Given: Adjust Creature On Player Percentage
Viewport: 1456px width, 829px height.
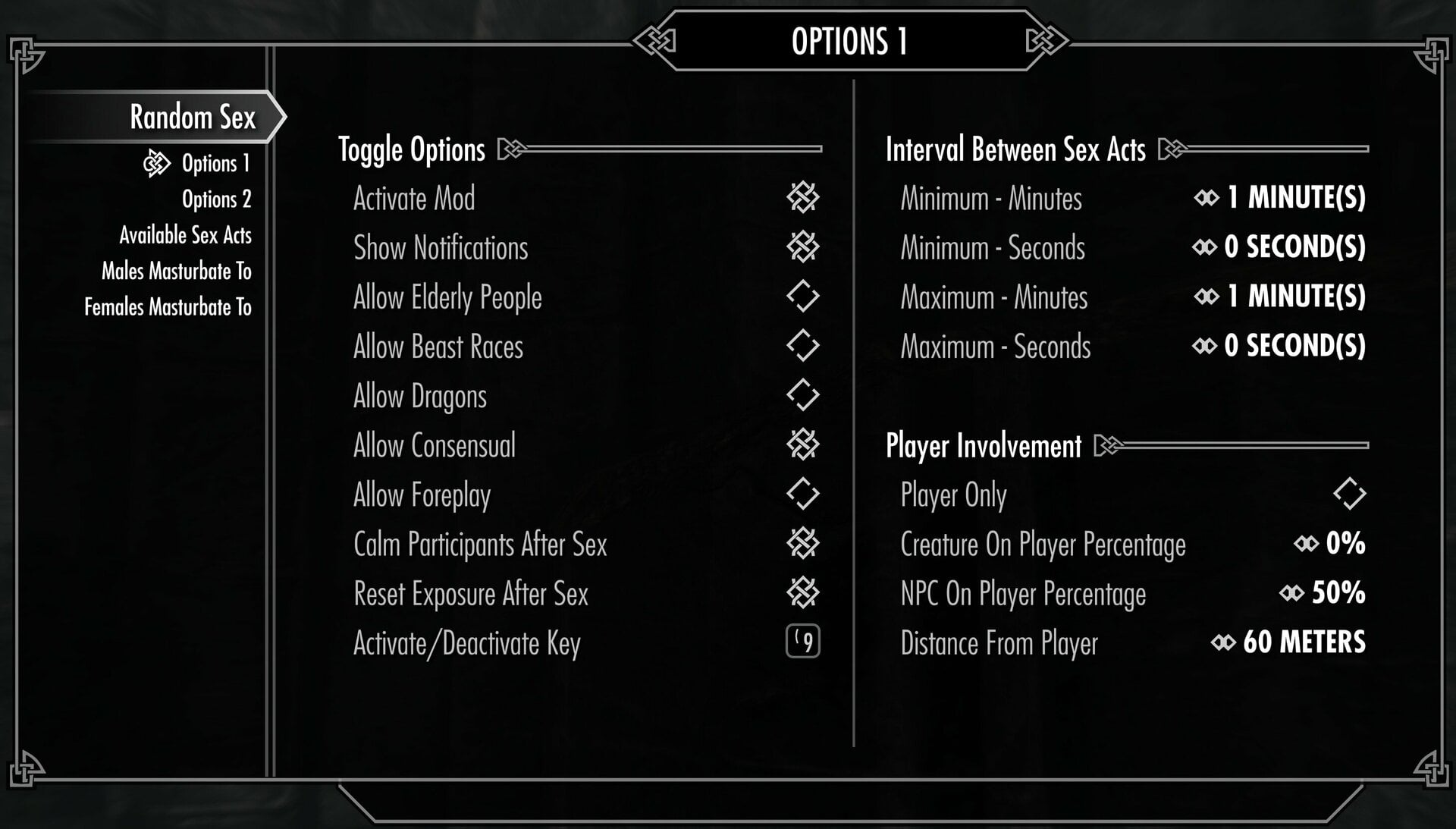Looking at the screenshot, I should [x=1344, y=544].
